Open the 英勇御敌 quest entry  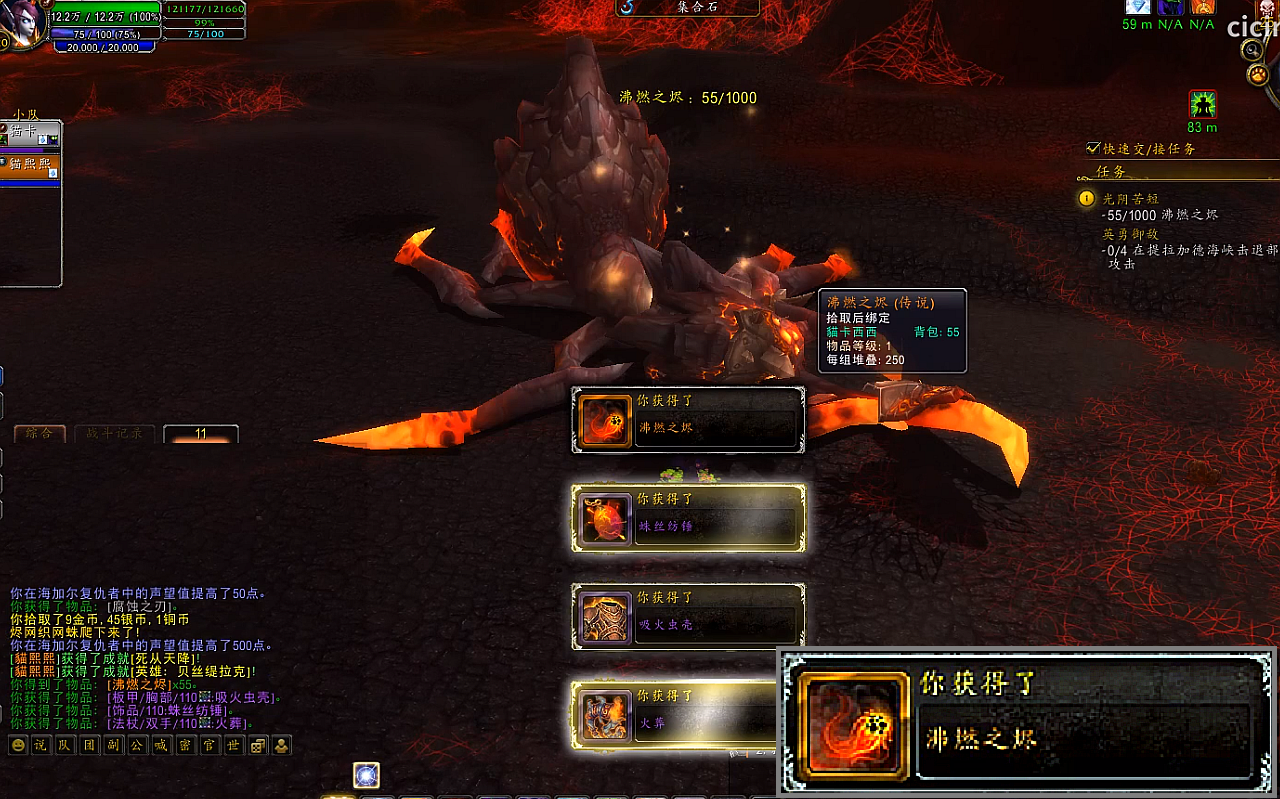click(x=1130, y=234)
